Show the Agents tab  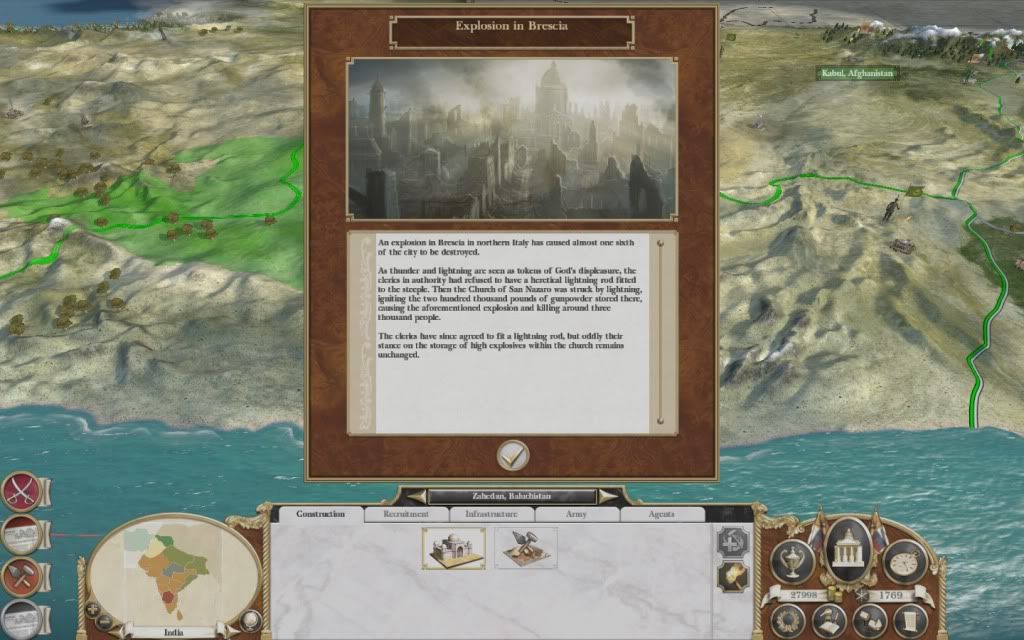(x=661, y=514)
